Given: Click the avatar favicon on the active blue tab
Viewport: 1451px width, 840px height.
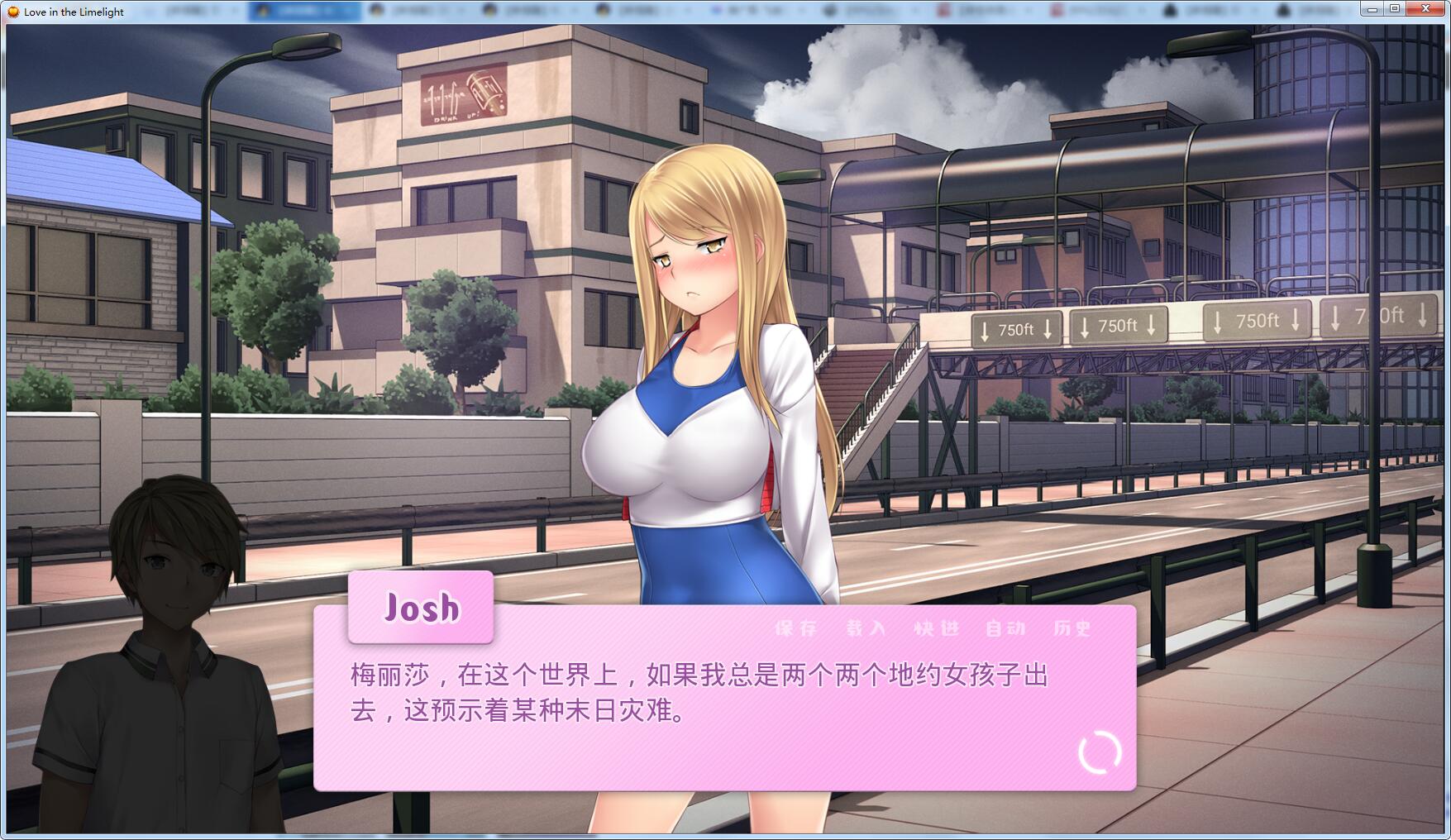Looking at the screenshot, I should 262,9.
